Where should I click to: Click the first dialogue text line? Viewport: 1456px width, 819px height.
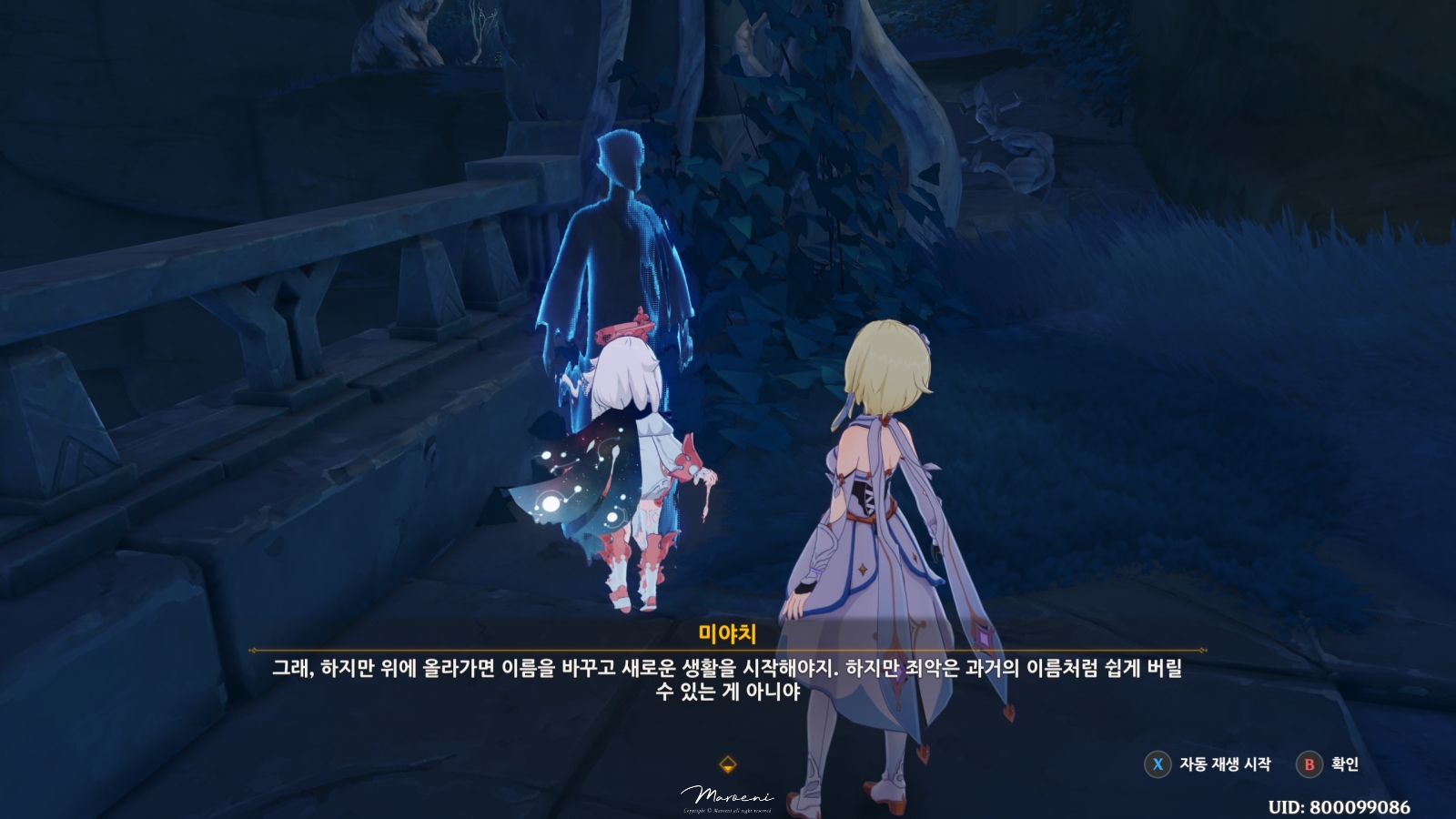tap(728, 666)
